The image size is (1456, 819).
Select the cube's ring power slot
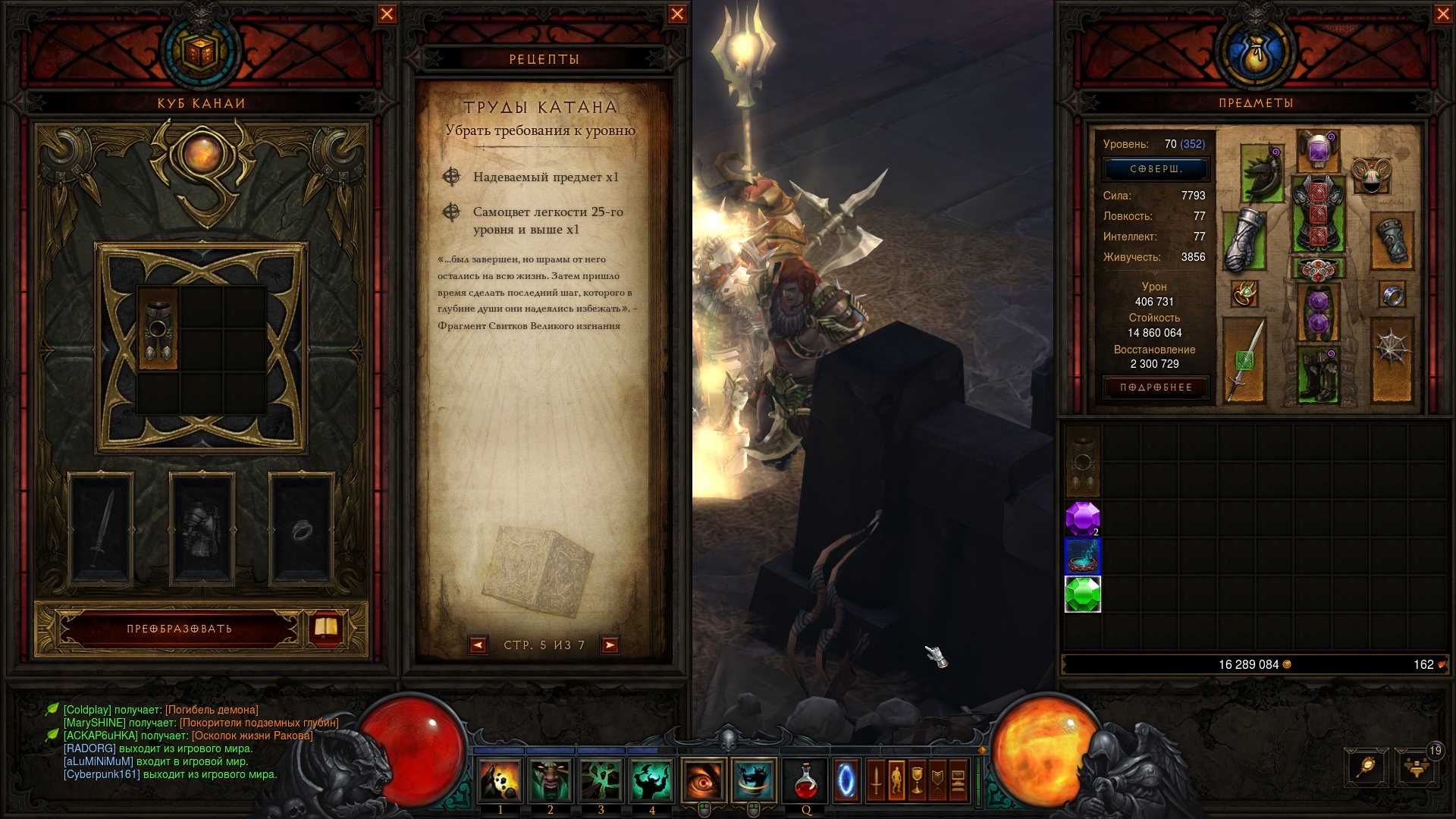coord(301,529)
